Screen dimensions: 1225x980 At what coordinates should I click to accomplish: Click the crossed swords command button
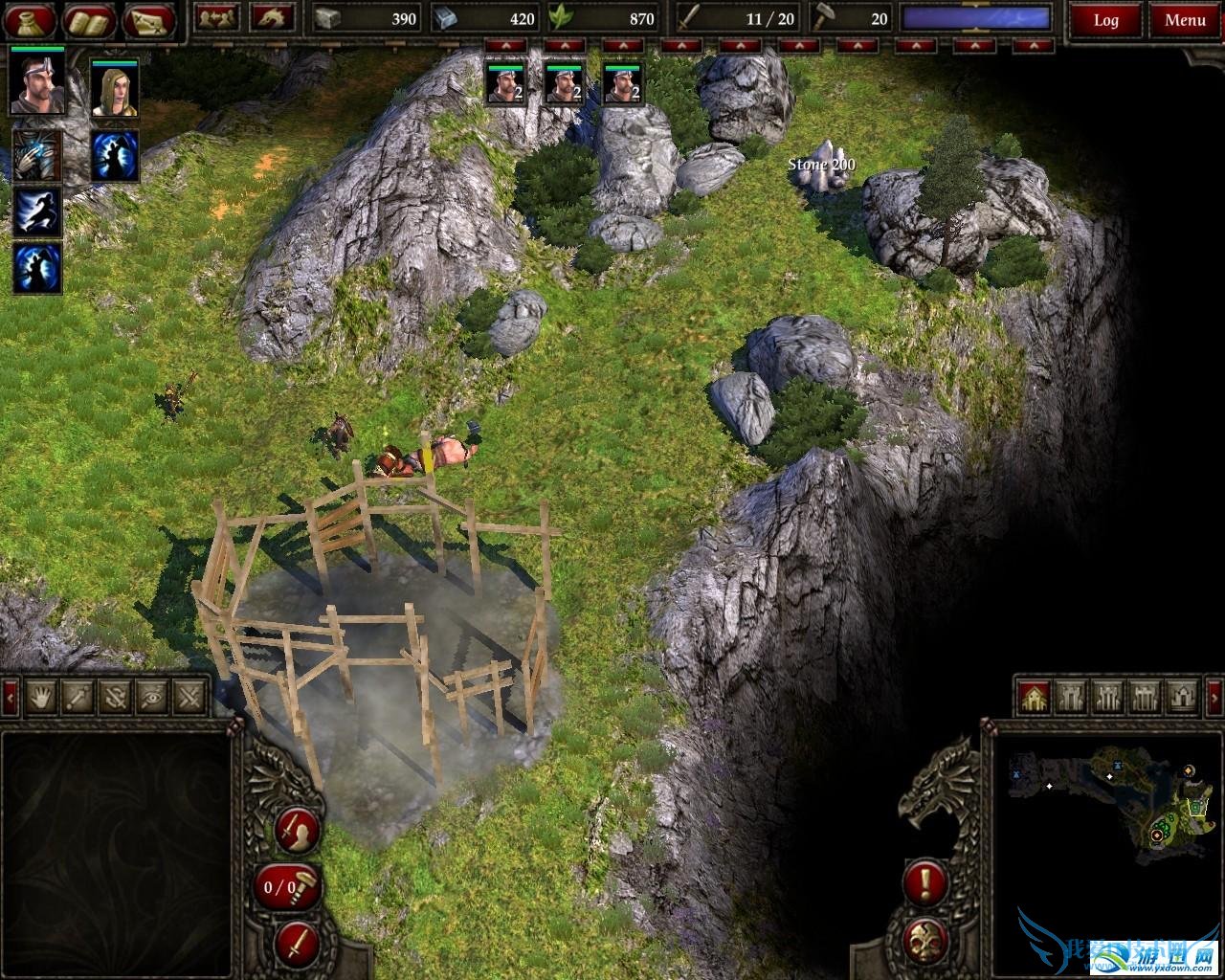(190, 696)
